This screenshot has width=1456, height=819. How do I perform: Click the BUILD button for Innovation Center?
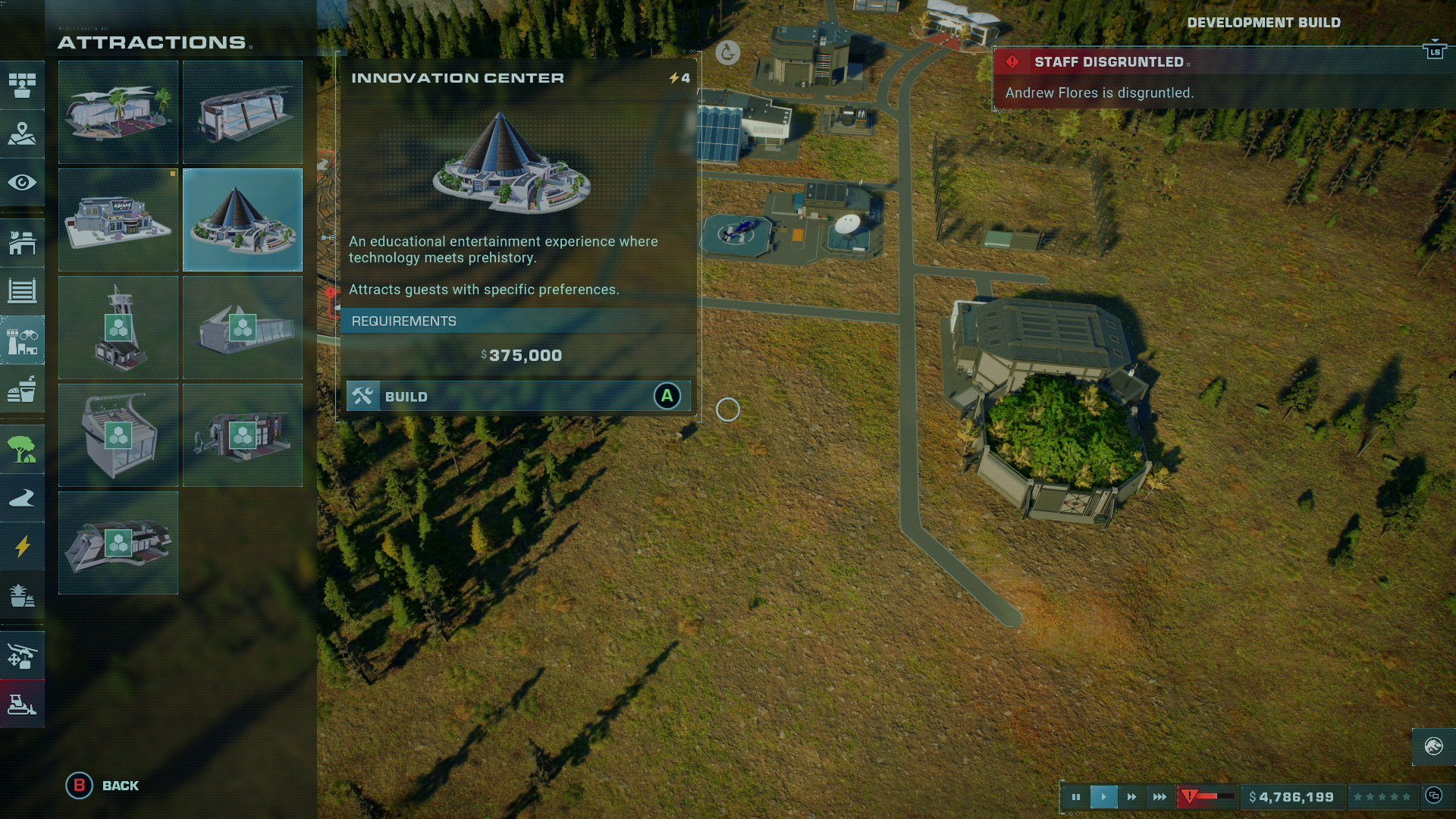[518, 395]
